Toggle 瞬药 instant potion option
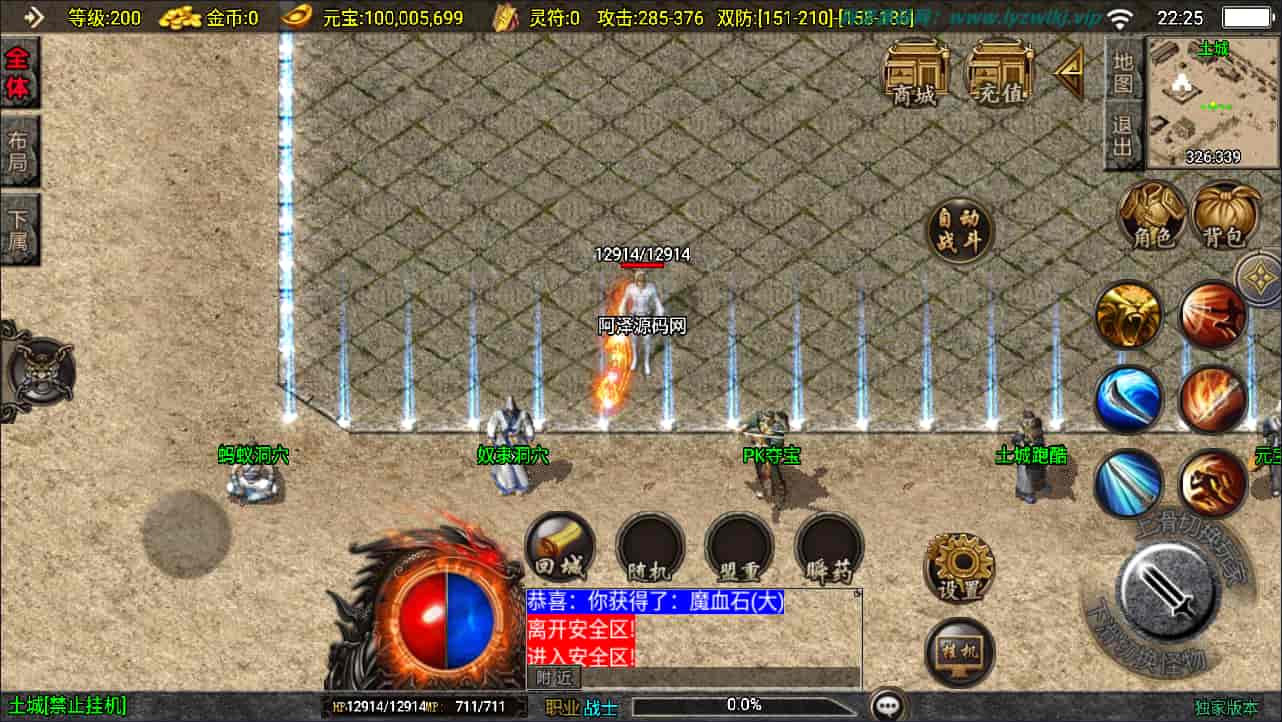This screenshot has width=1282, height=722. pos(827,547)
